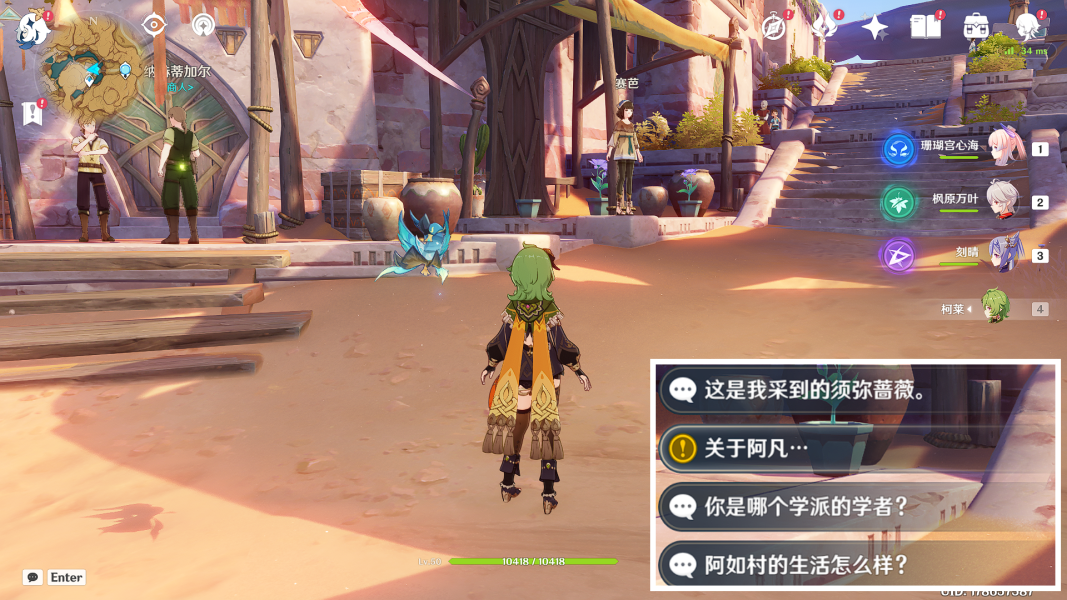This screenshot has height=600, width=1067.
Task: Open the adventurer handbook book icon
Action: coord(925,28)
